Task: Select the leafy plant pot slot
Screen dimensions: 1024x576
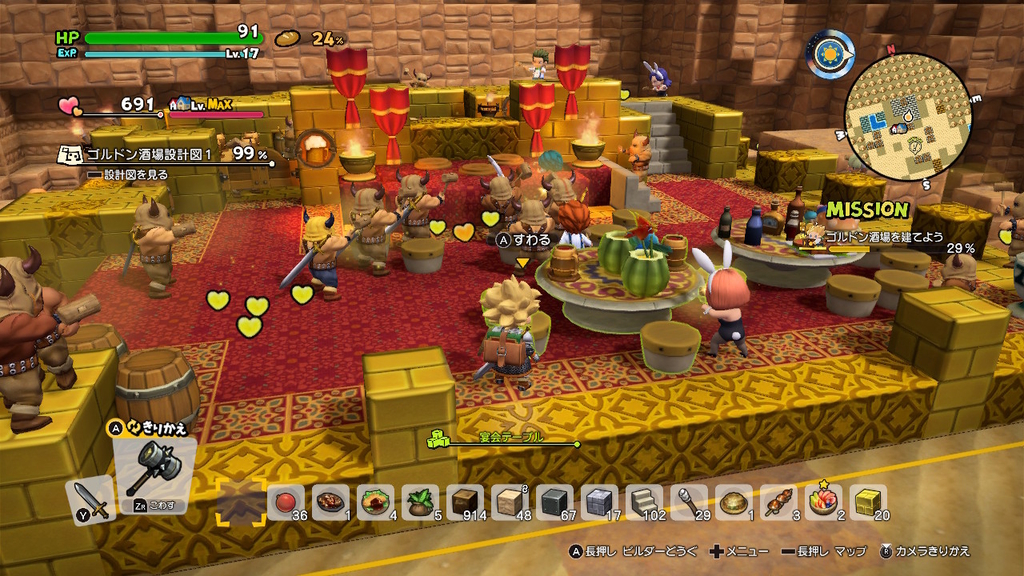Action: (x=421, y=501)
